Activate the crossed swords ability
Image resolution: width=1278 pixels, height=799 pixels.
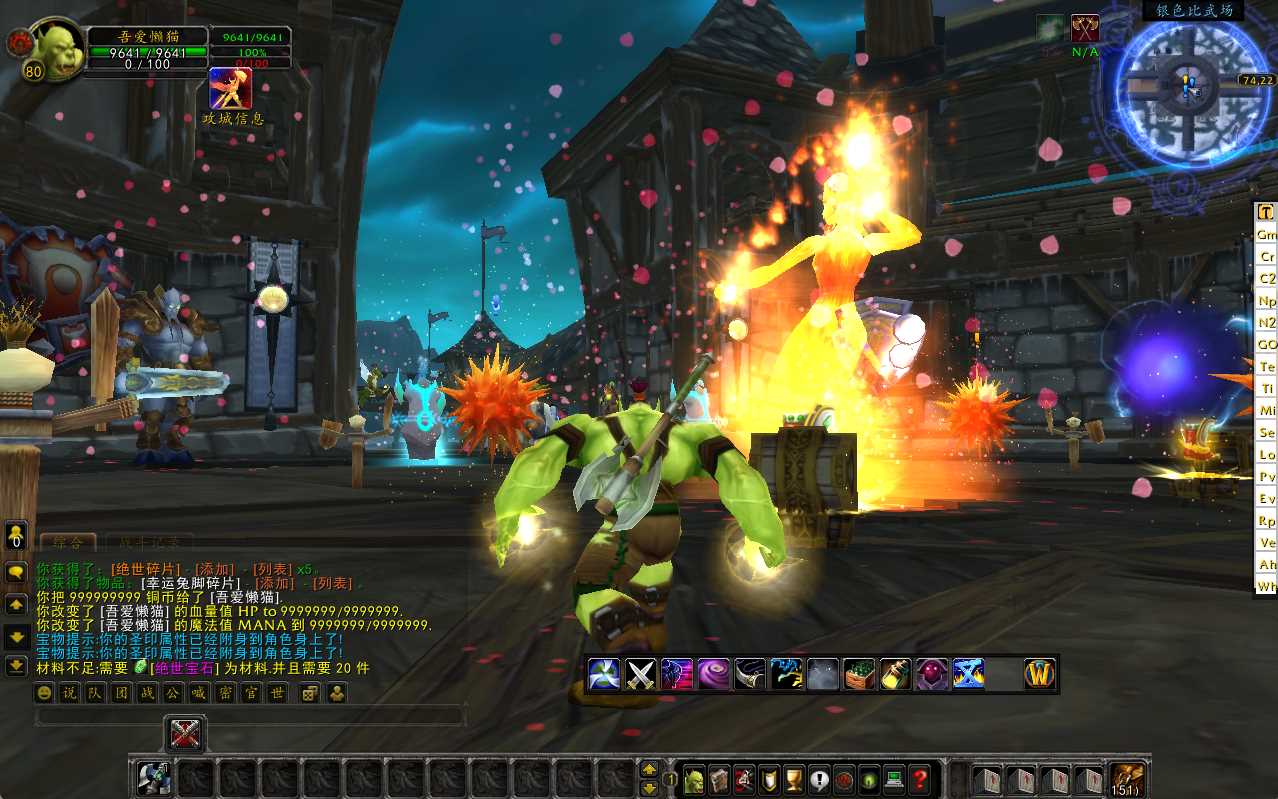click(640, 674)
